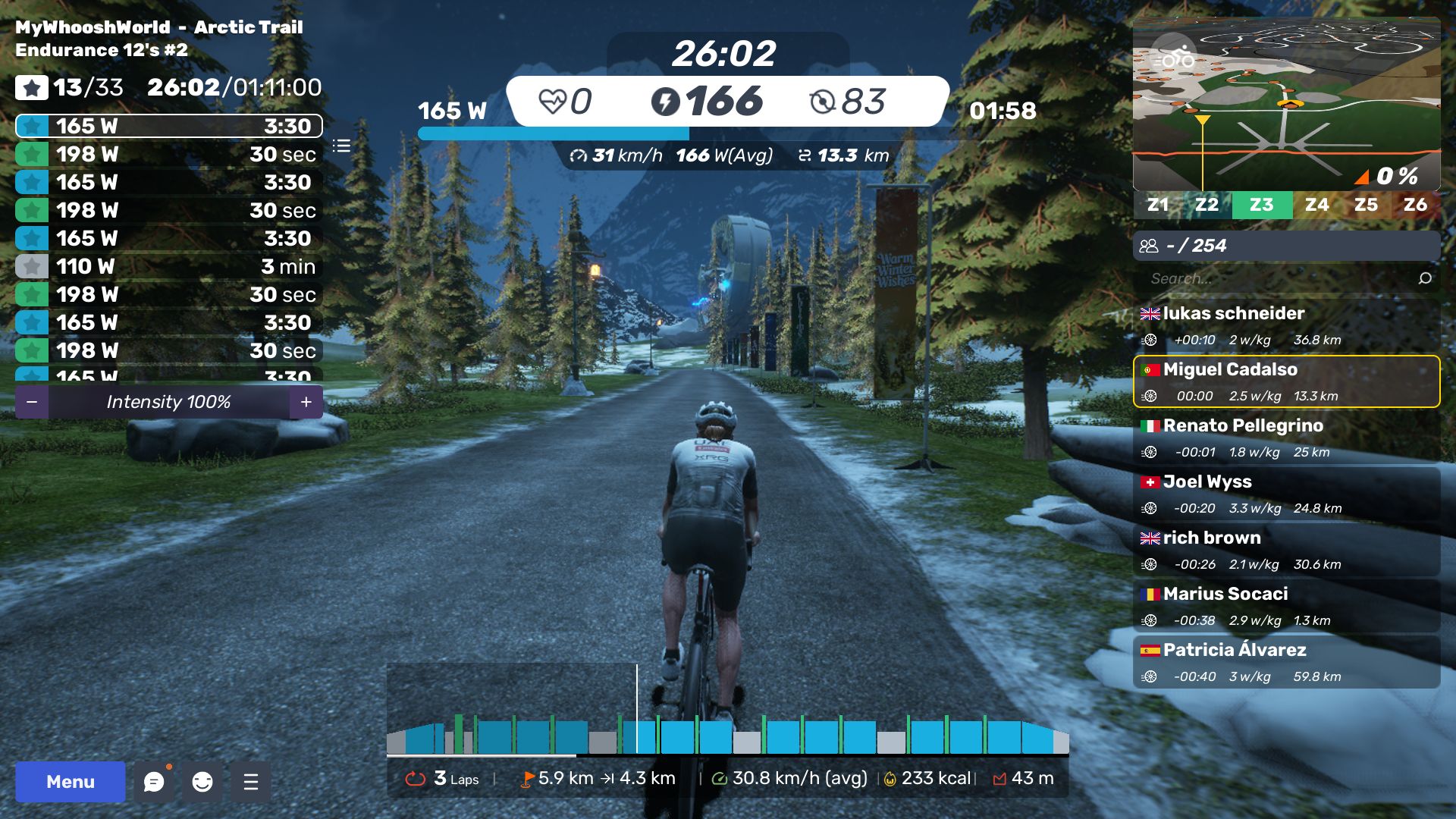Choose Renato Pellegrino from nearby riders
The image size is (1456, 819).
pyautogui.click(x=1286, y=438)
